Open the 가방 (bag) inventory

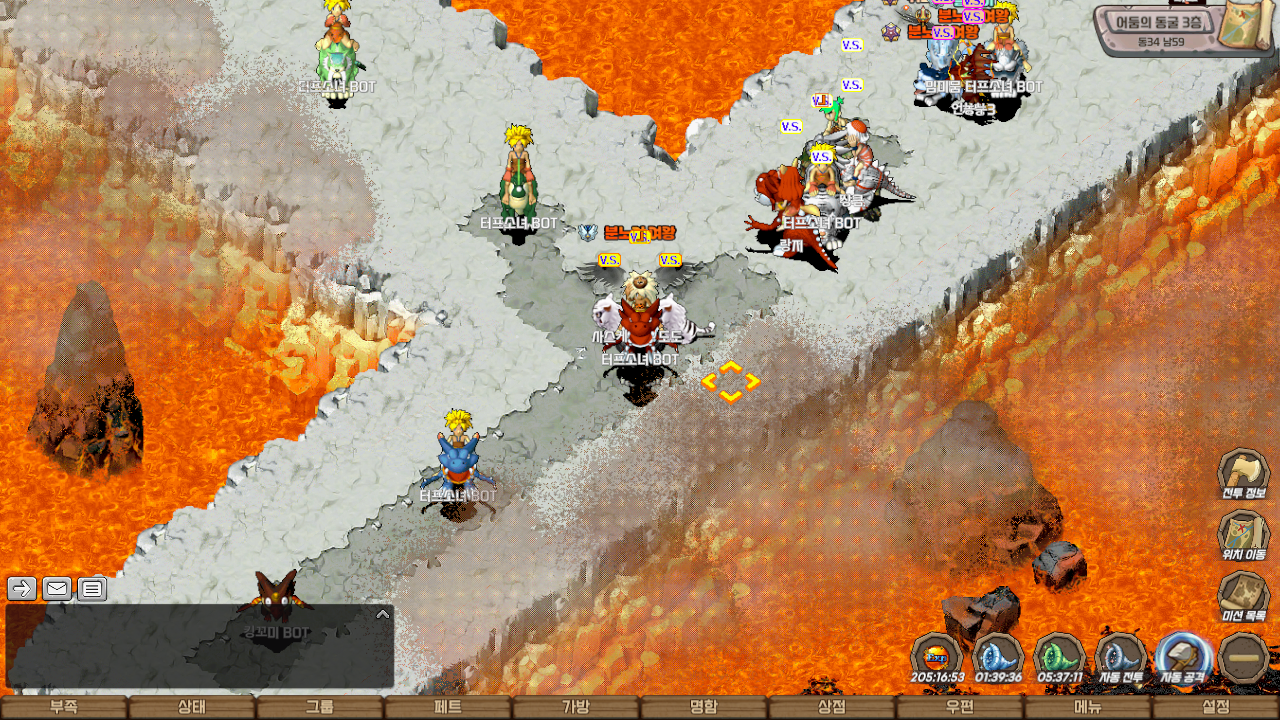tap(576, 707)
